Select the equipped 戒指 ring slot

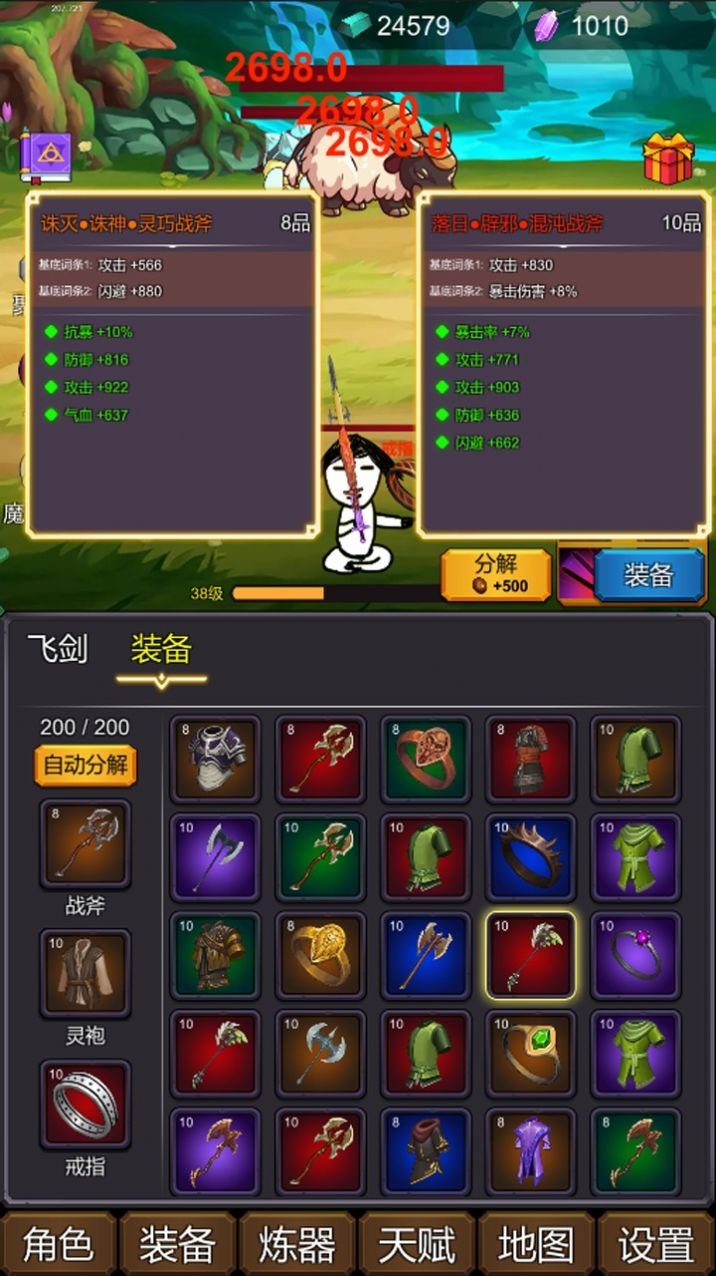point(85,1104)
